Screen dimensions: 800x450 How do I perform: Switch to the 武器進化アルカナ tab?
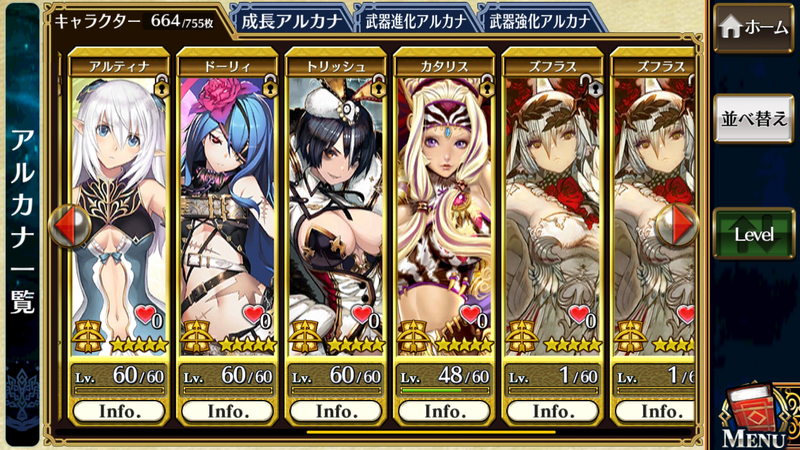pos(414,20)
